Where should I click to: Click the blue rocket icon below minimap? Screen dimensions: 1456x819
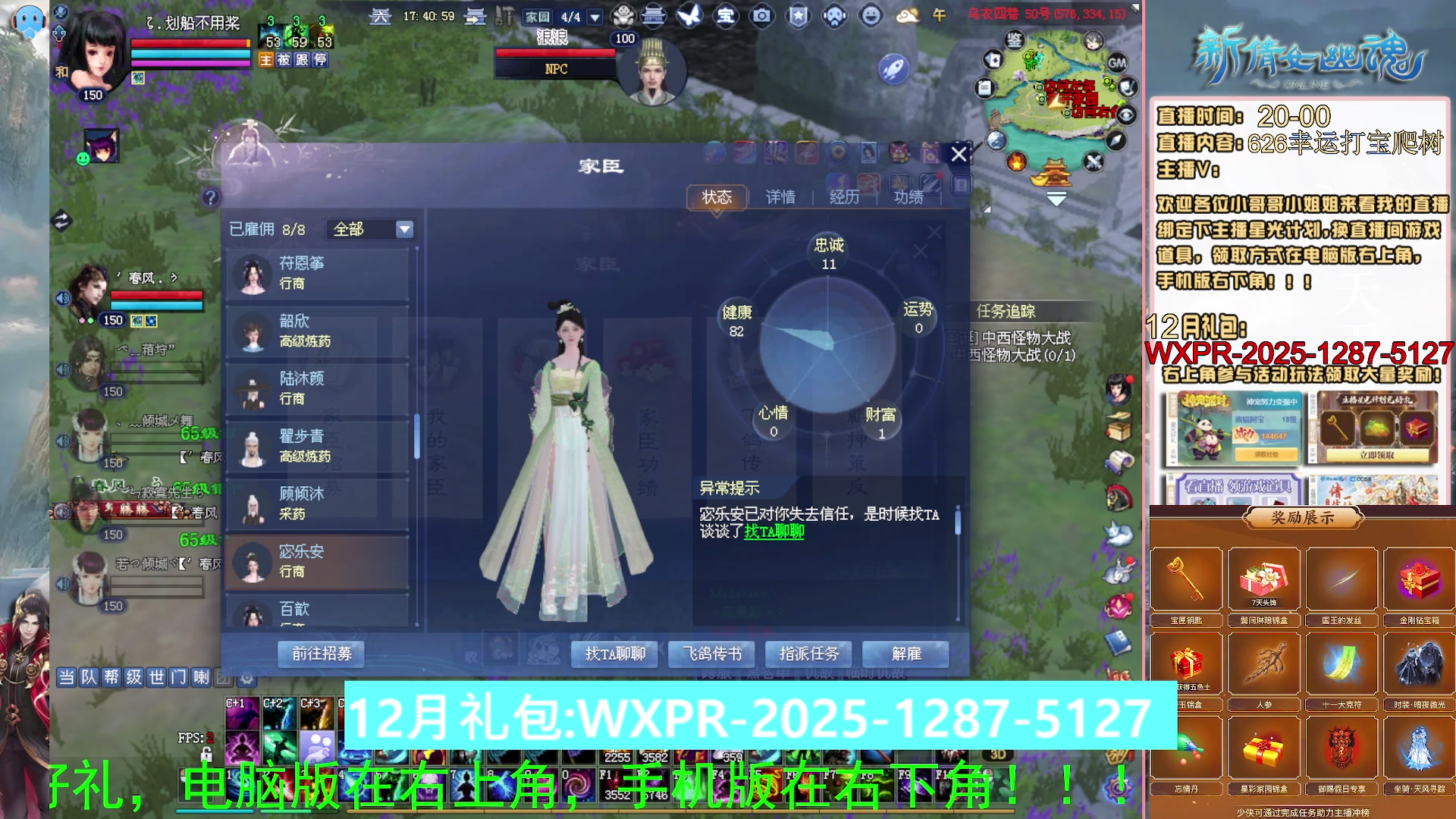click(x=893, y=67)
